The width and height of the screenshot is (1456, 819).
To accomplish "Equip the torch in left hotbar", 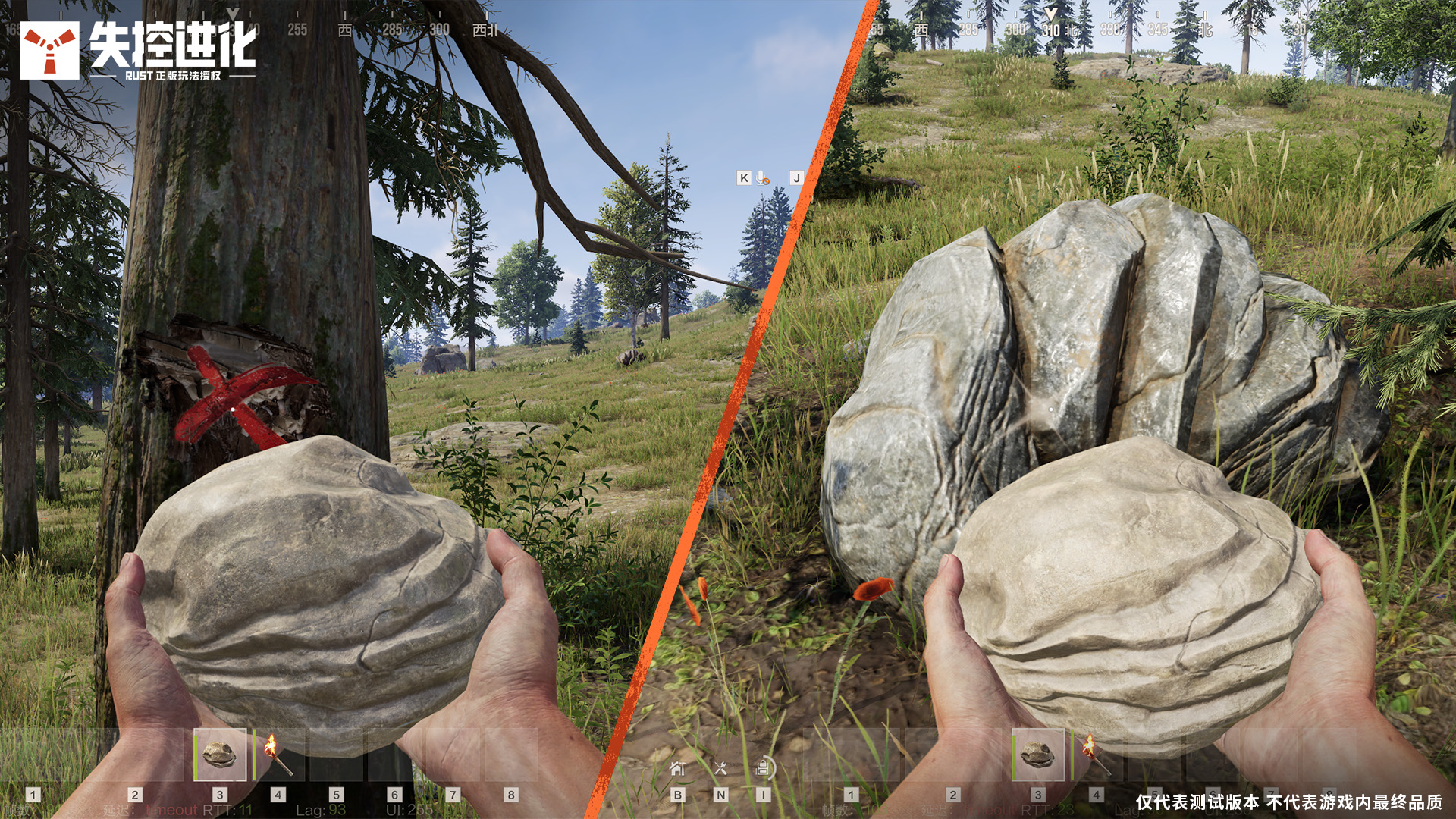I will click(x=278, y=755).
